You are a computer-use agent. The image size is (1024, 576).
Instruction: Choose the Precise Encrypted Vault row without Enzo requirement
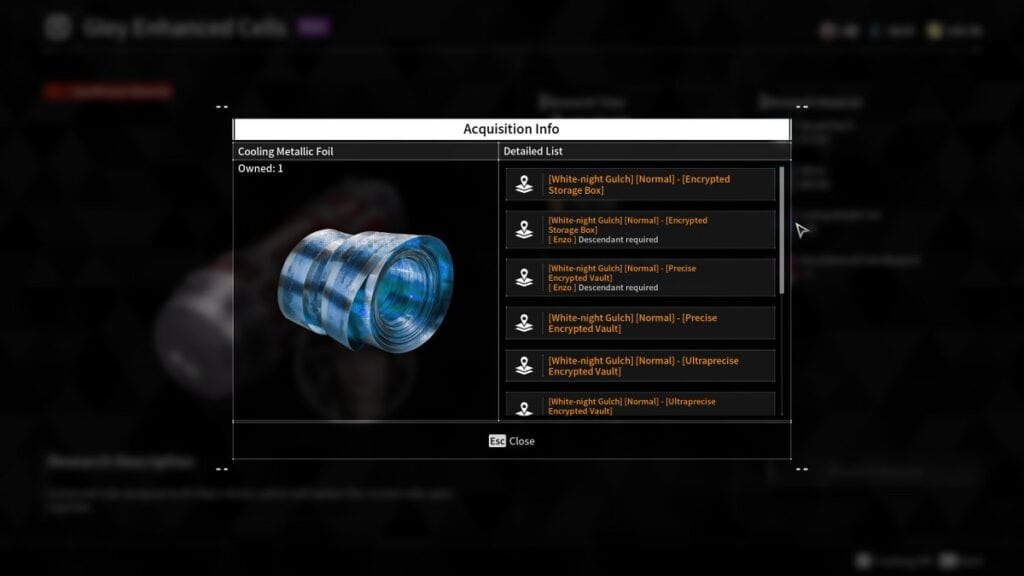click(x=640, y=323)
